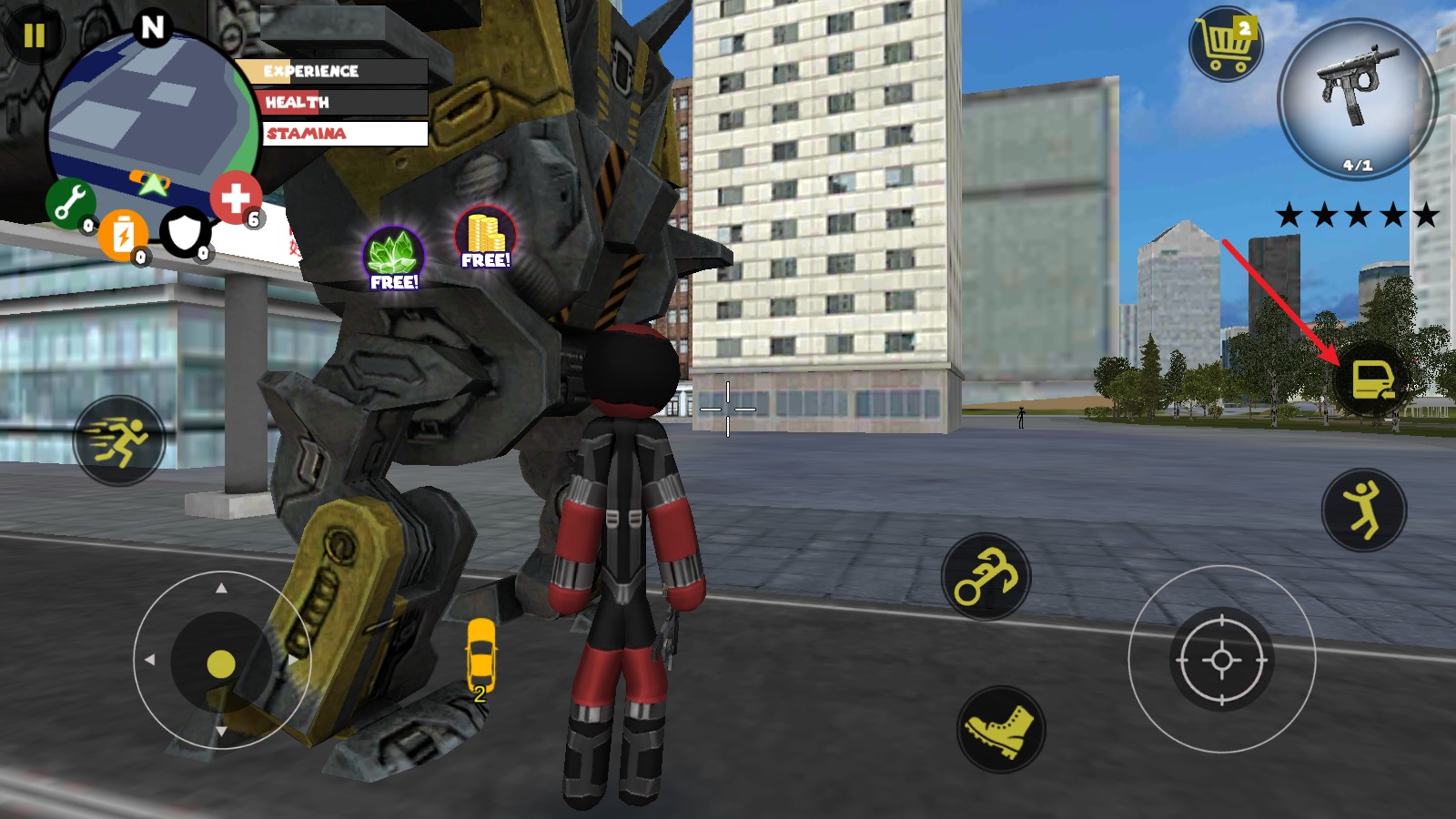
Task: Kick using the boot button
Action: pos(1001,730)
